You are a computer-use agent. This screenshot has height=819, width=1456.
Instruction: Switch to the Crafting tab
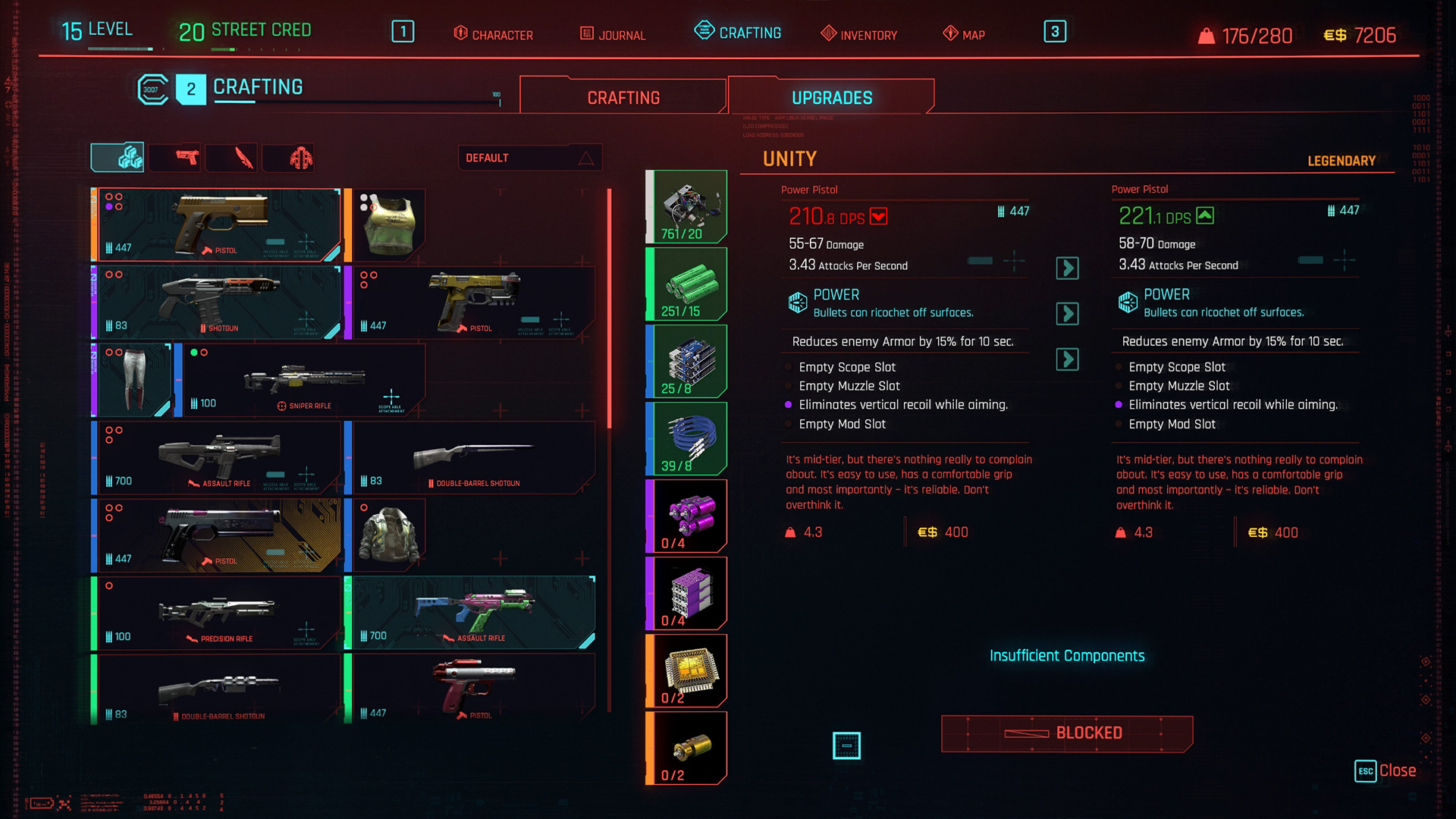(623, 97)
